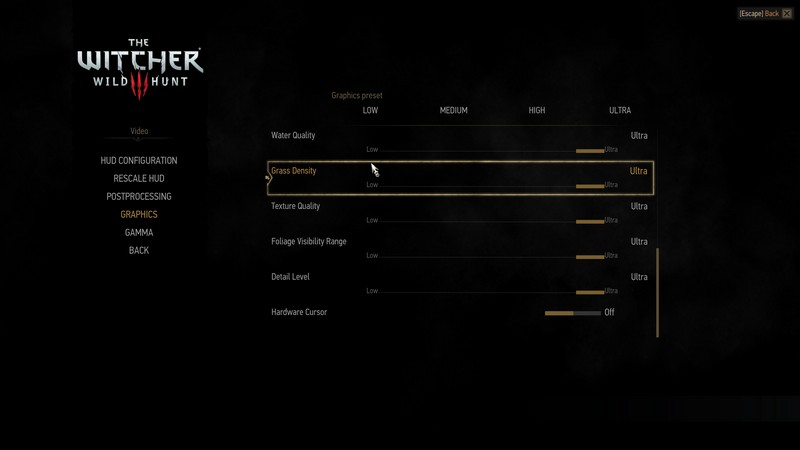Close the menu with the top-right X button

(x=787, y=14)
